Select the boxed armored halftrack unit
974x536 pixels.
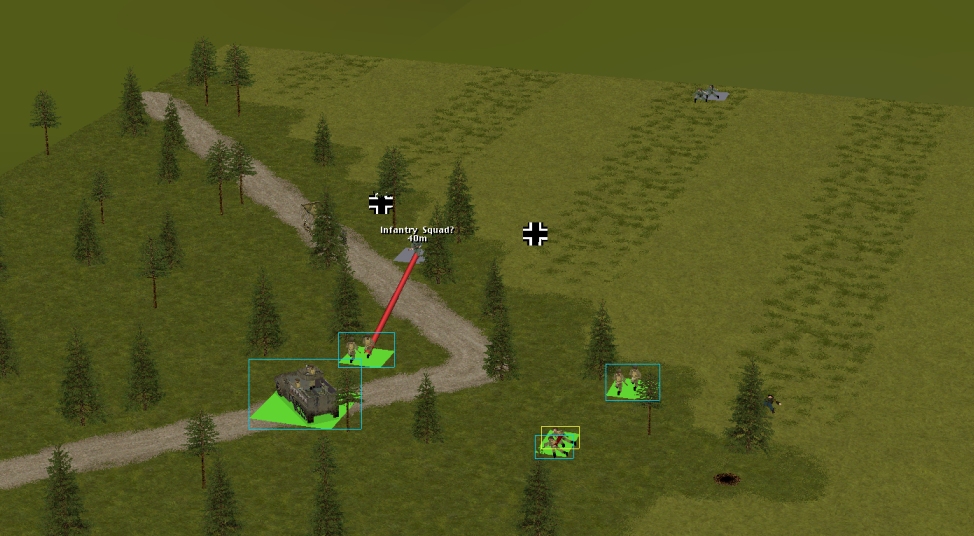303,388
